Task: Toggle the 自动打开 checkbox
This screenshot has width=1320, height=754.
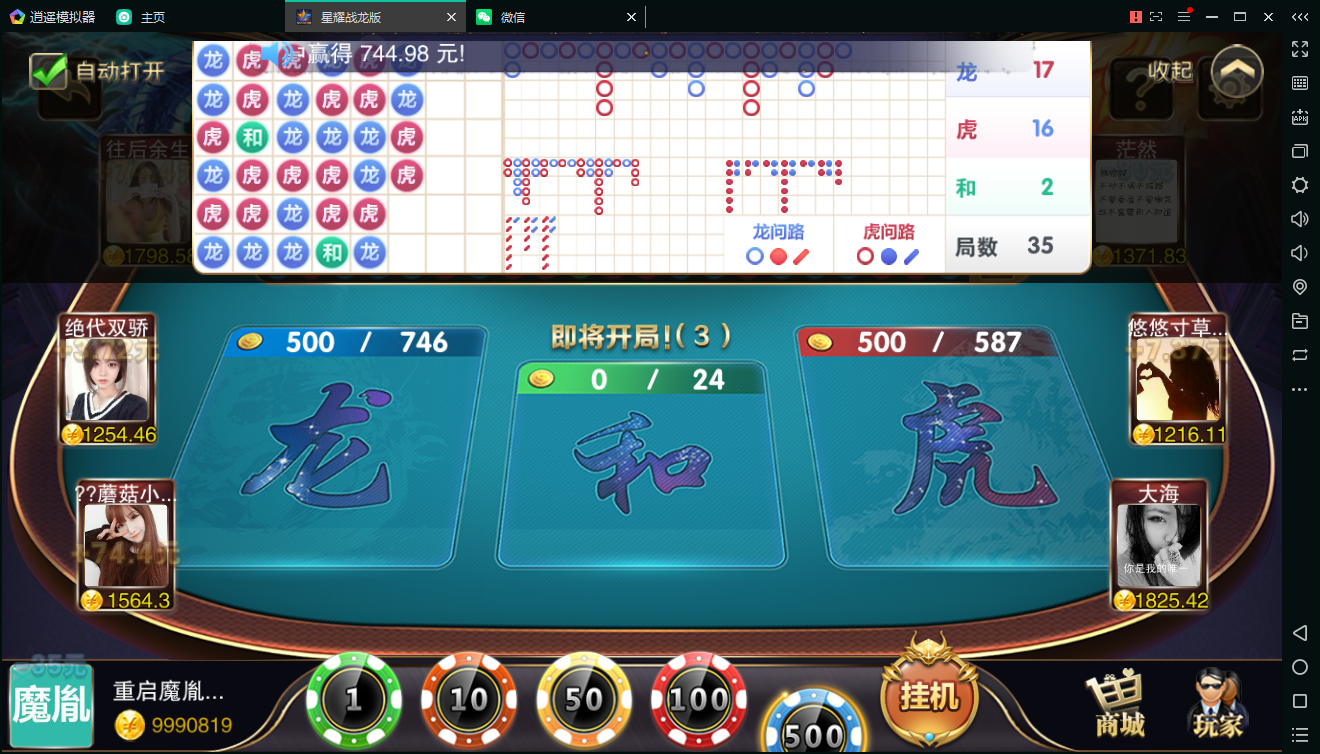Action: coord(47,71)
